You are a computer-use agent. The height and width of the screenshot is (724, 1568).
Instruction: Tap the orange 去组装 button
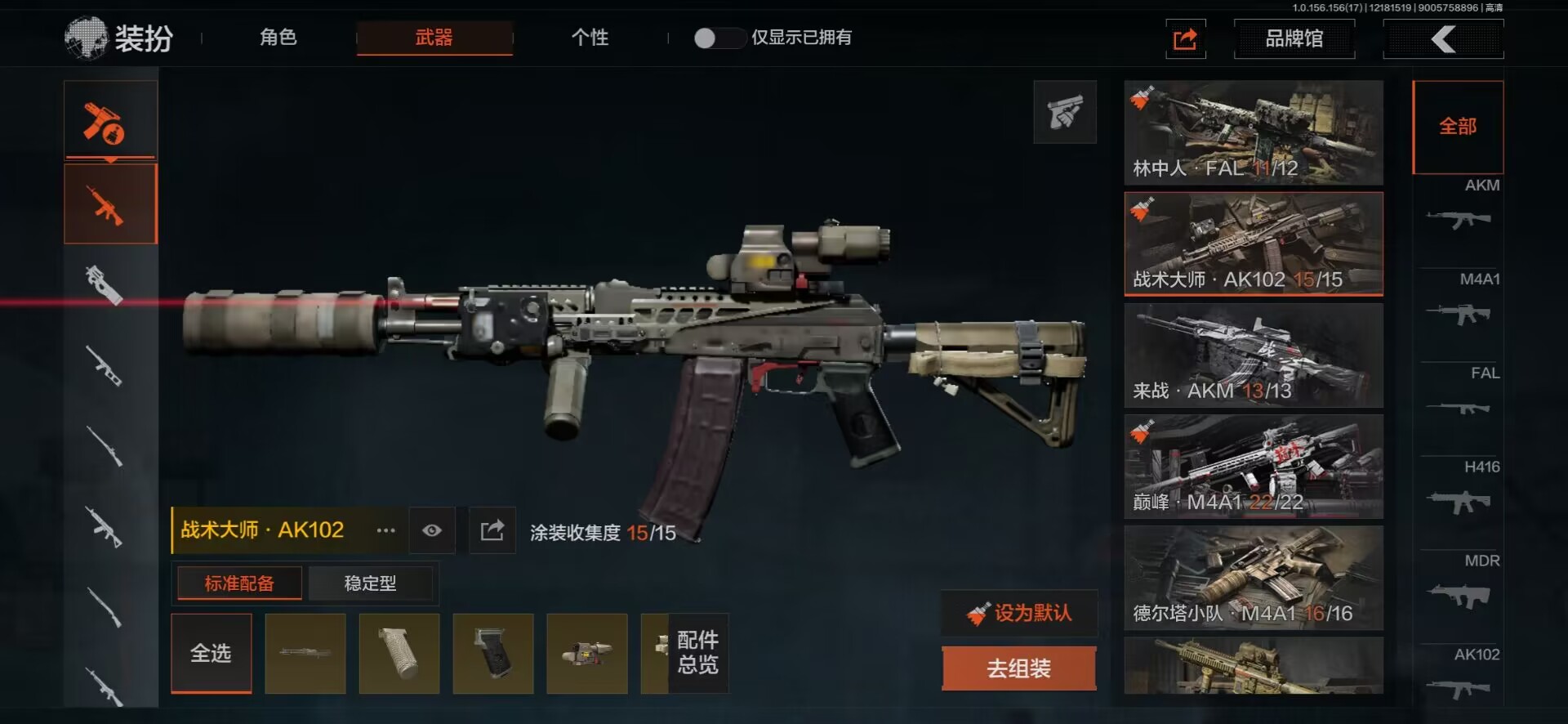click(x=1018, y=668)
